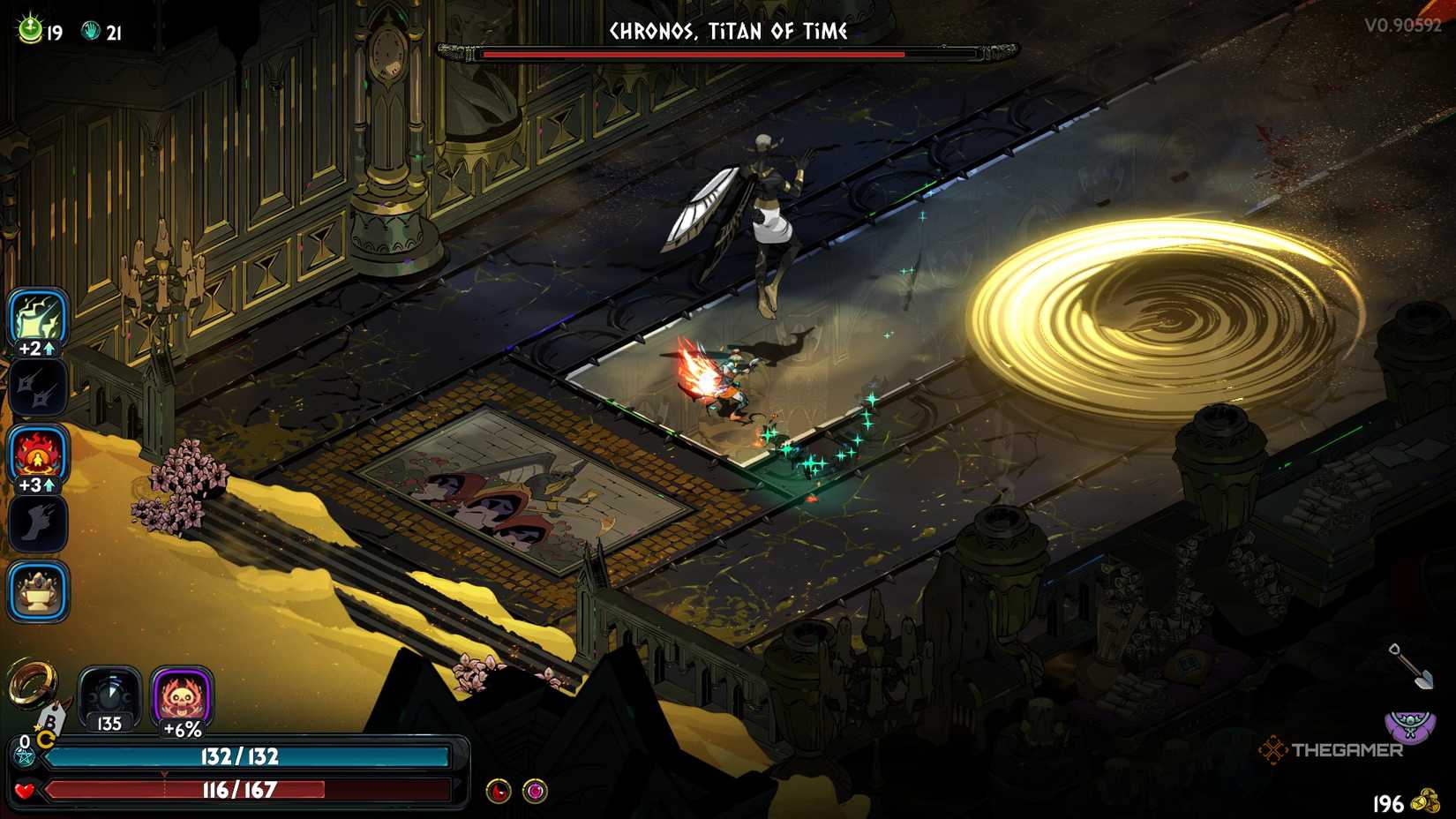
Task: Click the red circular charm near the health bar
Action: (x=499, y=792)
